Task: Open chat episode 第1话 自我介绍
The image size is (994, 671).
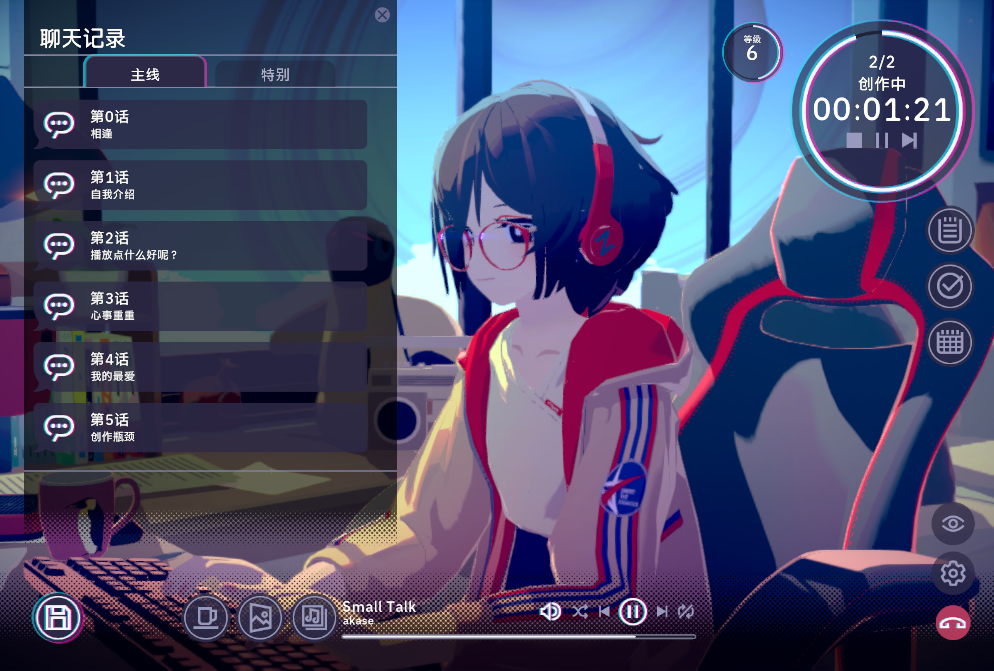Action: click(x=201, y=185)
